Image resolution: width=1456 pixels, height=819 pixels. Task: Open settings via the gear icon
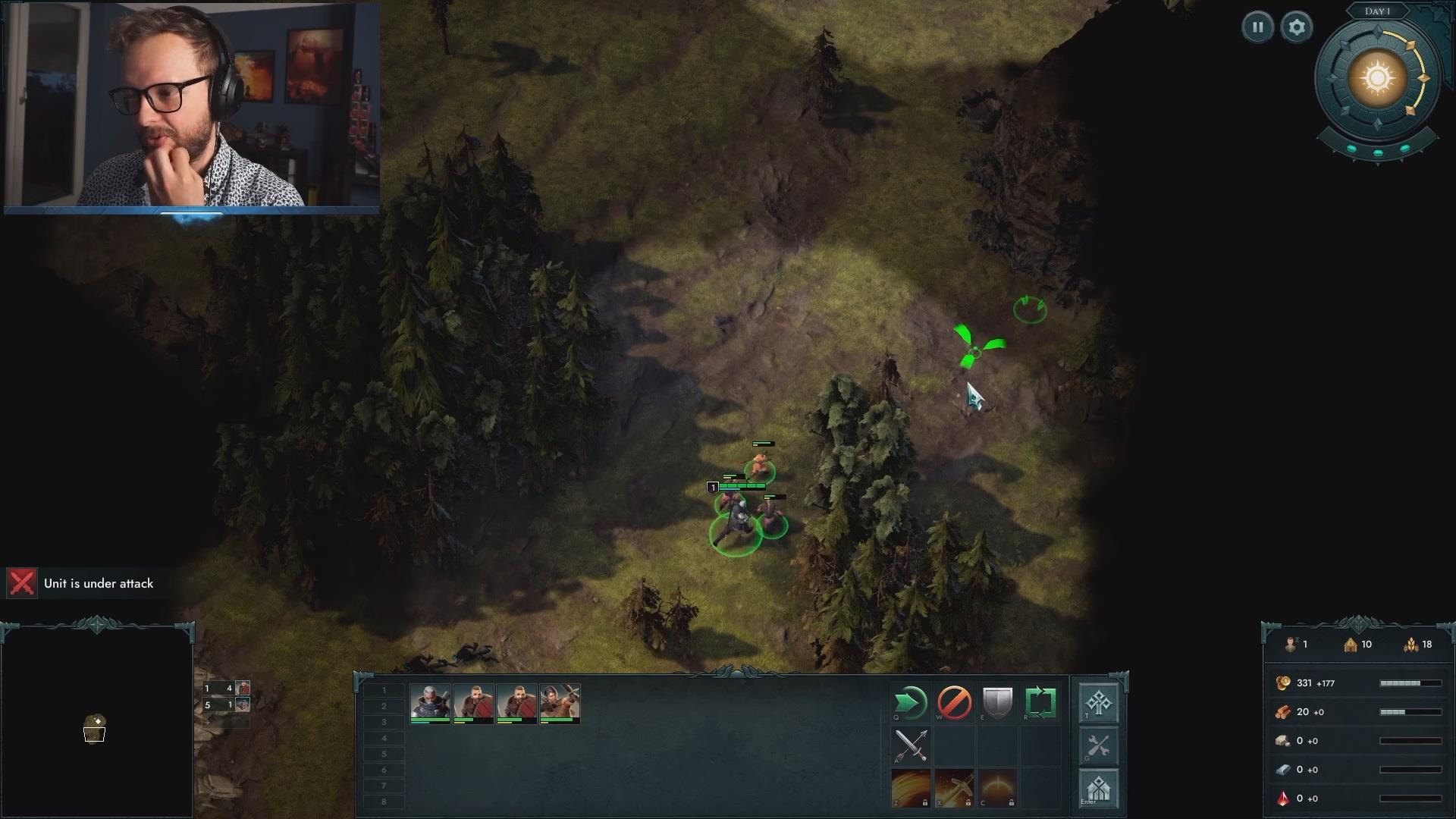click(1296, 28)
